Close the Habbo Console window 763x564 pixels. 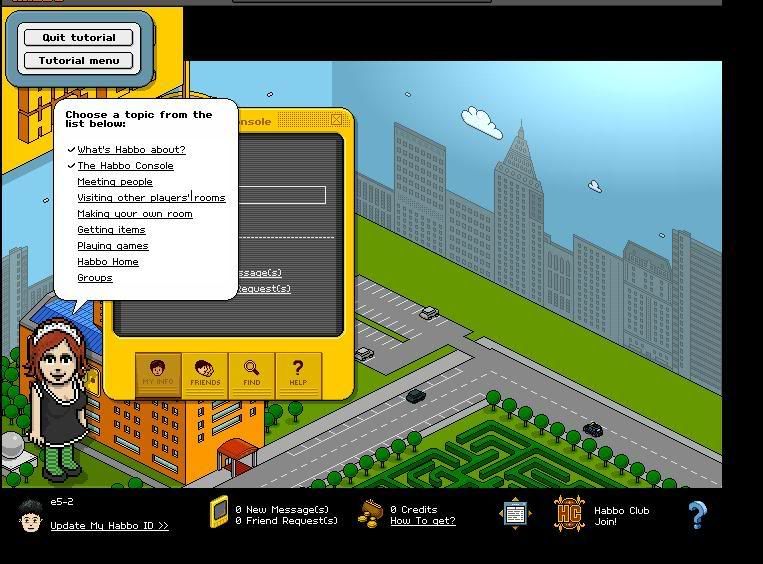coord(337,120)
